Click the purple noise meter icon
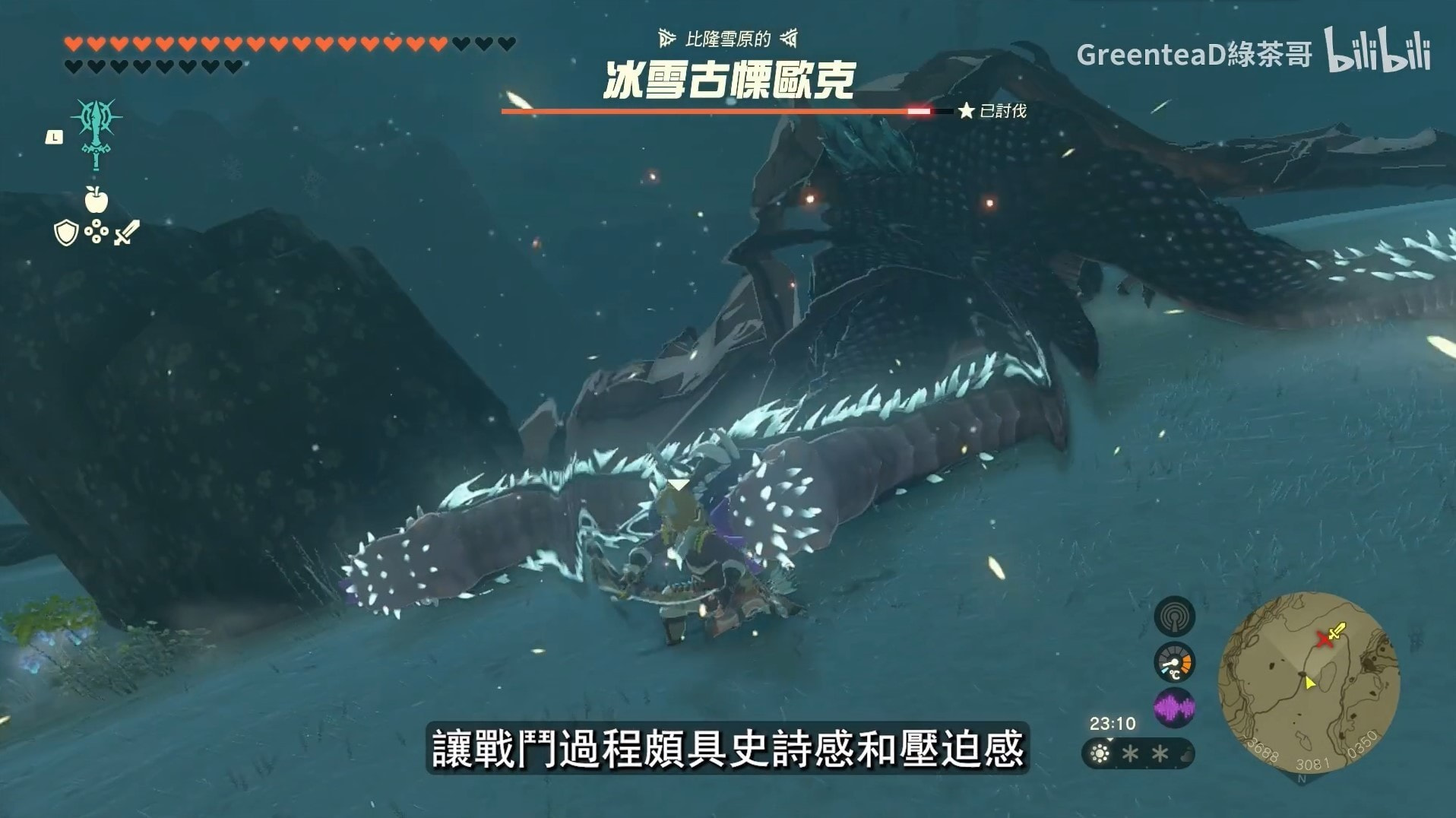The width and height of the screenshot is (1456, 818). [x=1174, y=709]
